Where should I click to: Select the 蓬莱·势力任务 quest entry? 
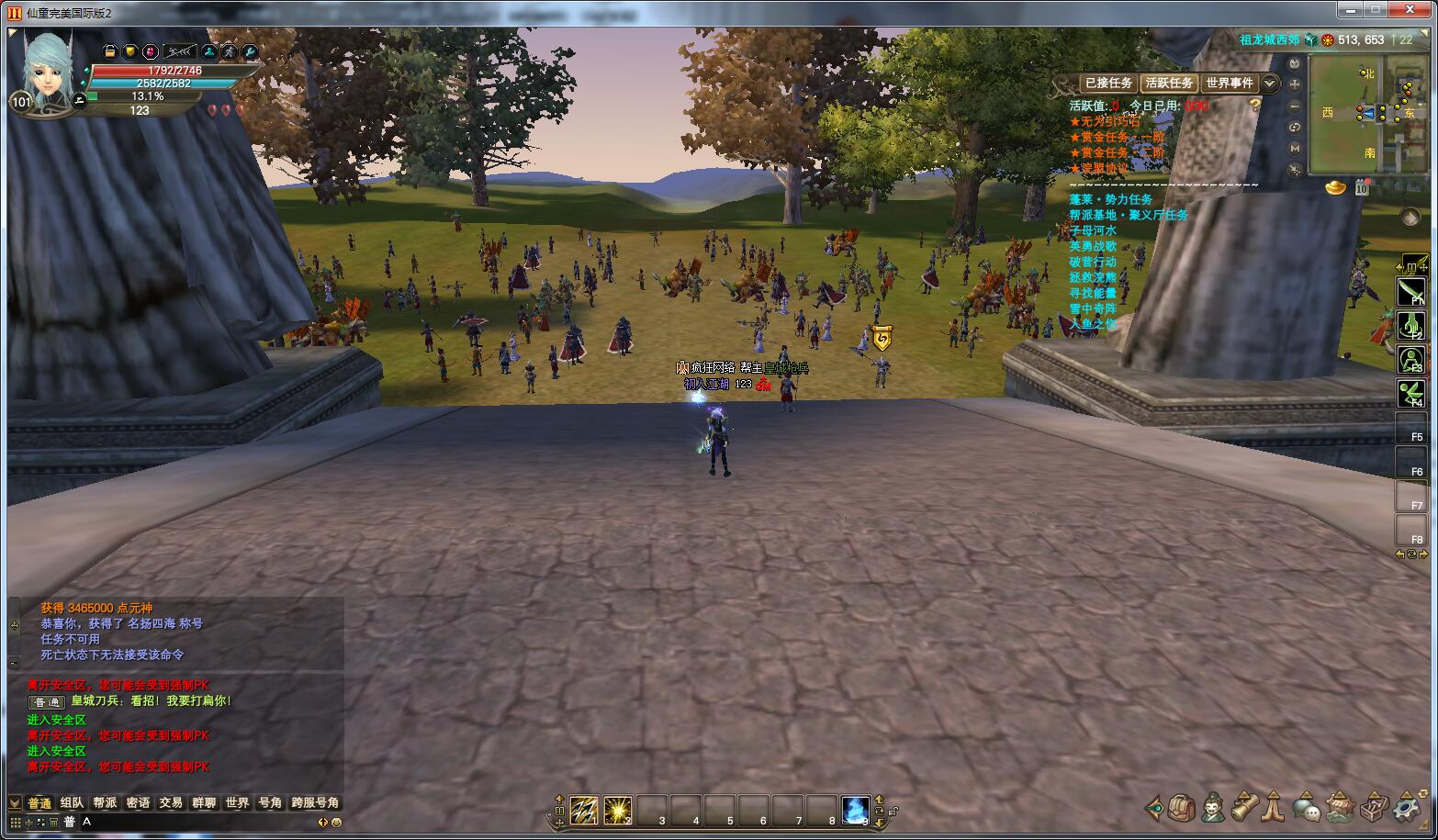coord(1110,199)
